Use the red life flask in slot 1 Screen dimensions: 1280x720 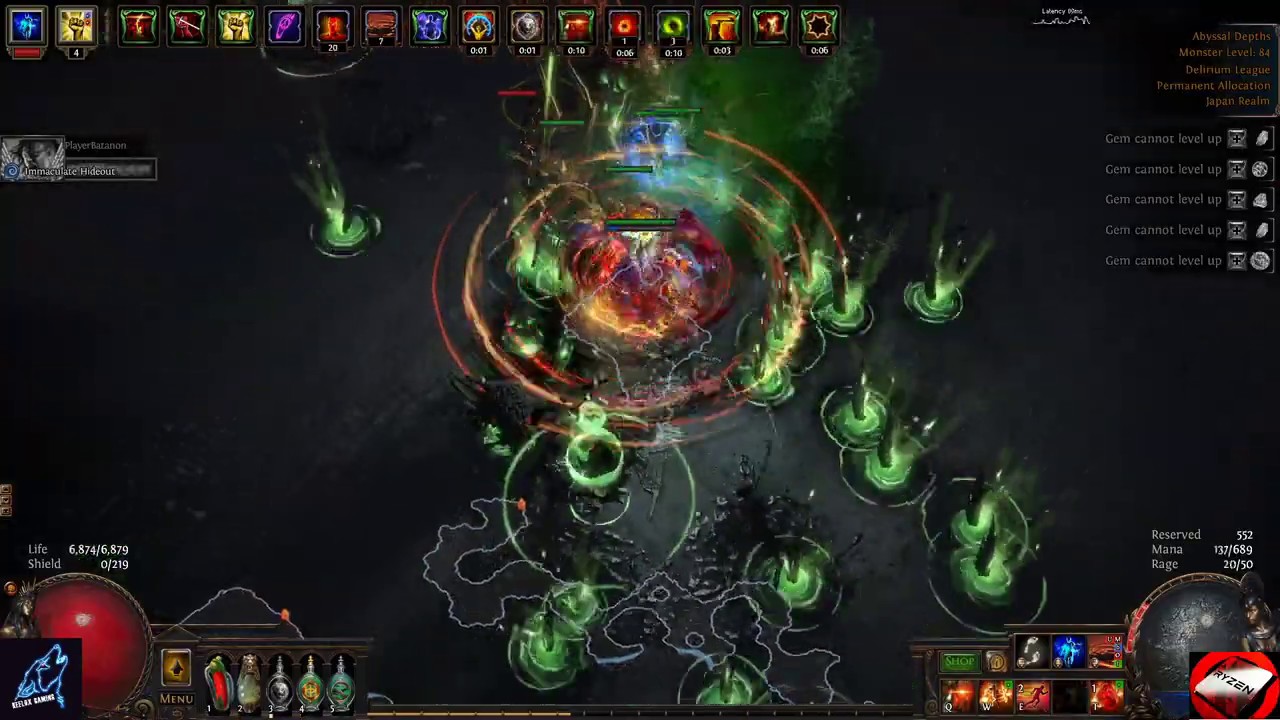(x=217, y=682)
